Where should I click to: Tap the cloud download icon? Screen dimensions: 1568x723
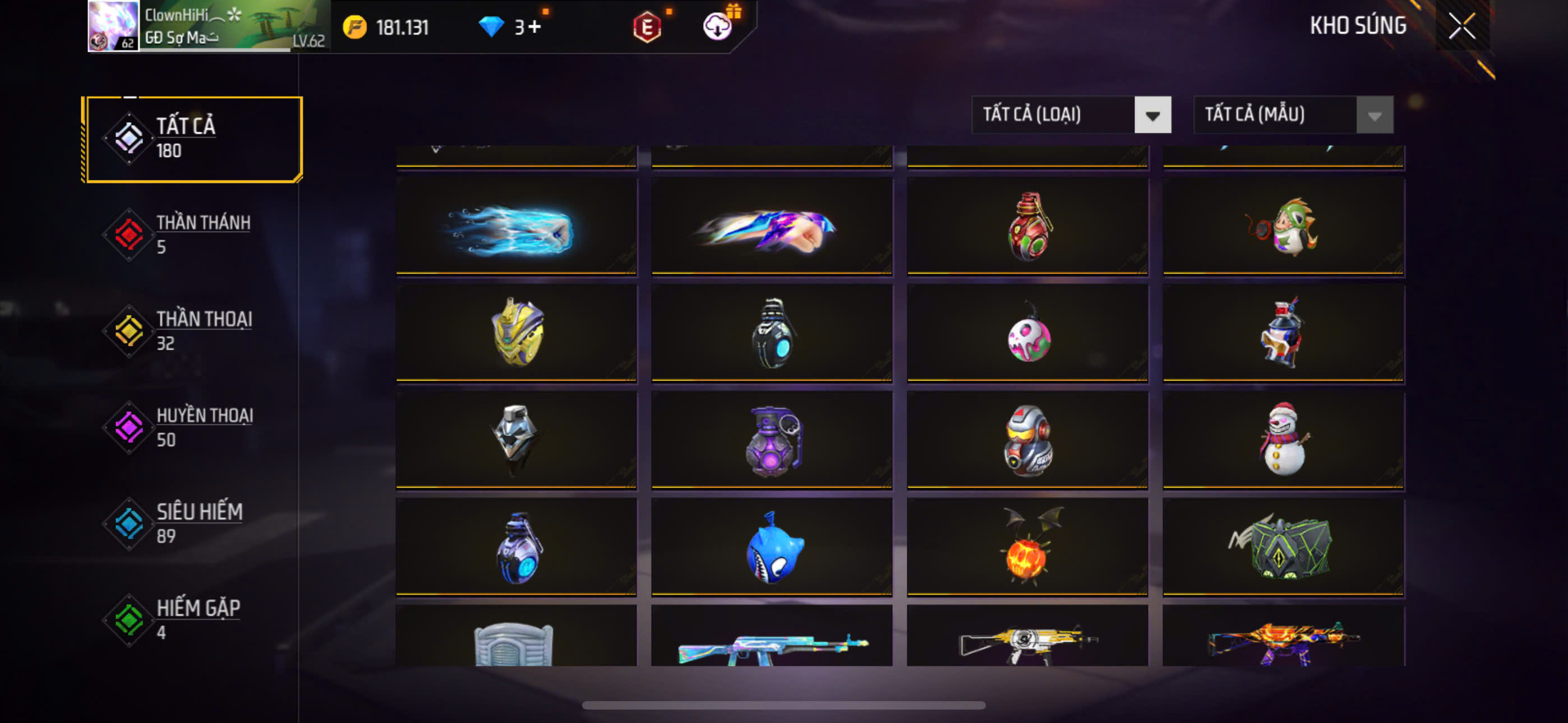pos(717,27)
